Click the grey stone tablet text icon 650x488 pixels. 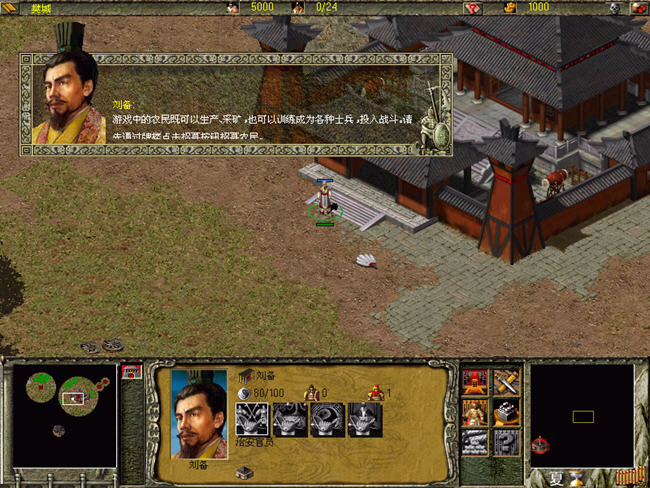pos(475,442)
